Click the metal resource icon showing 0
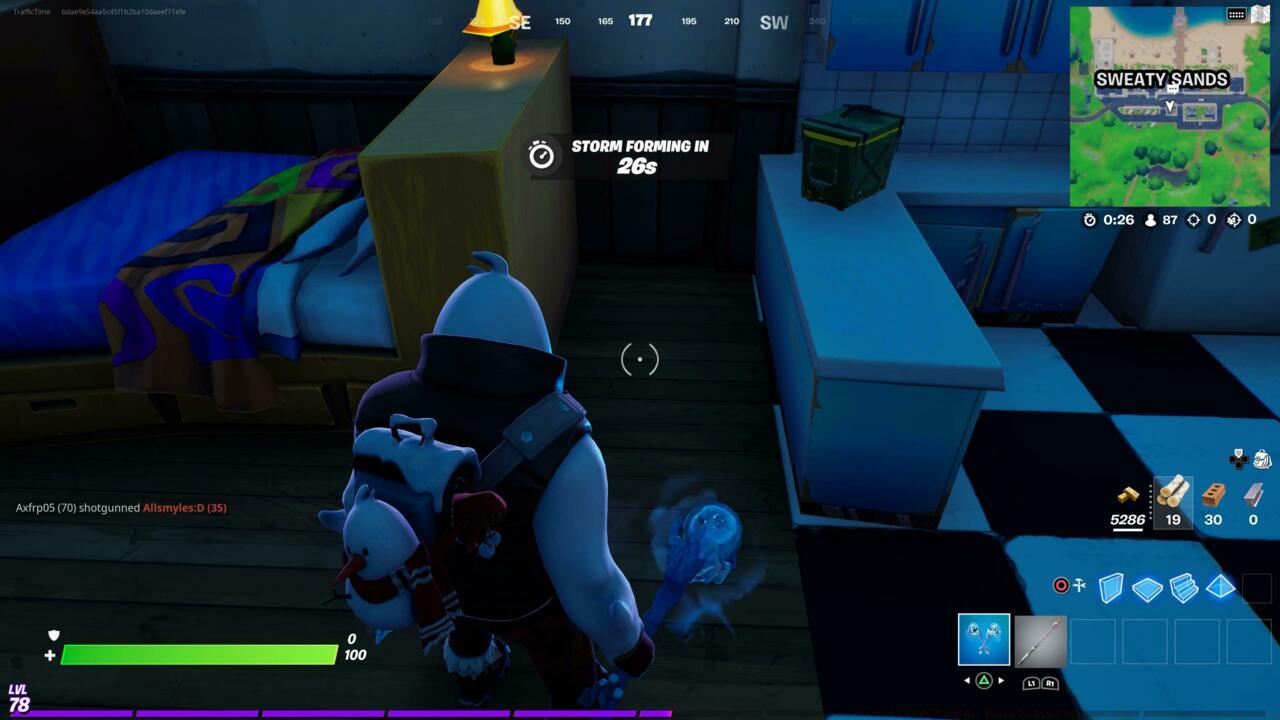 (1252, 494)
